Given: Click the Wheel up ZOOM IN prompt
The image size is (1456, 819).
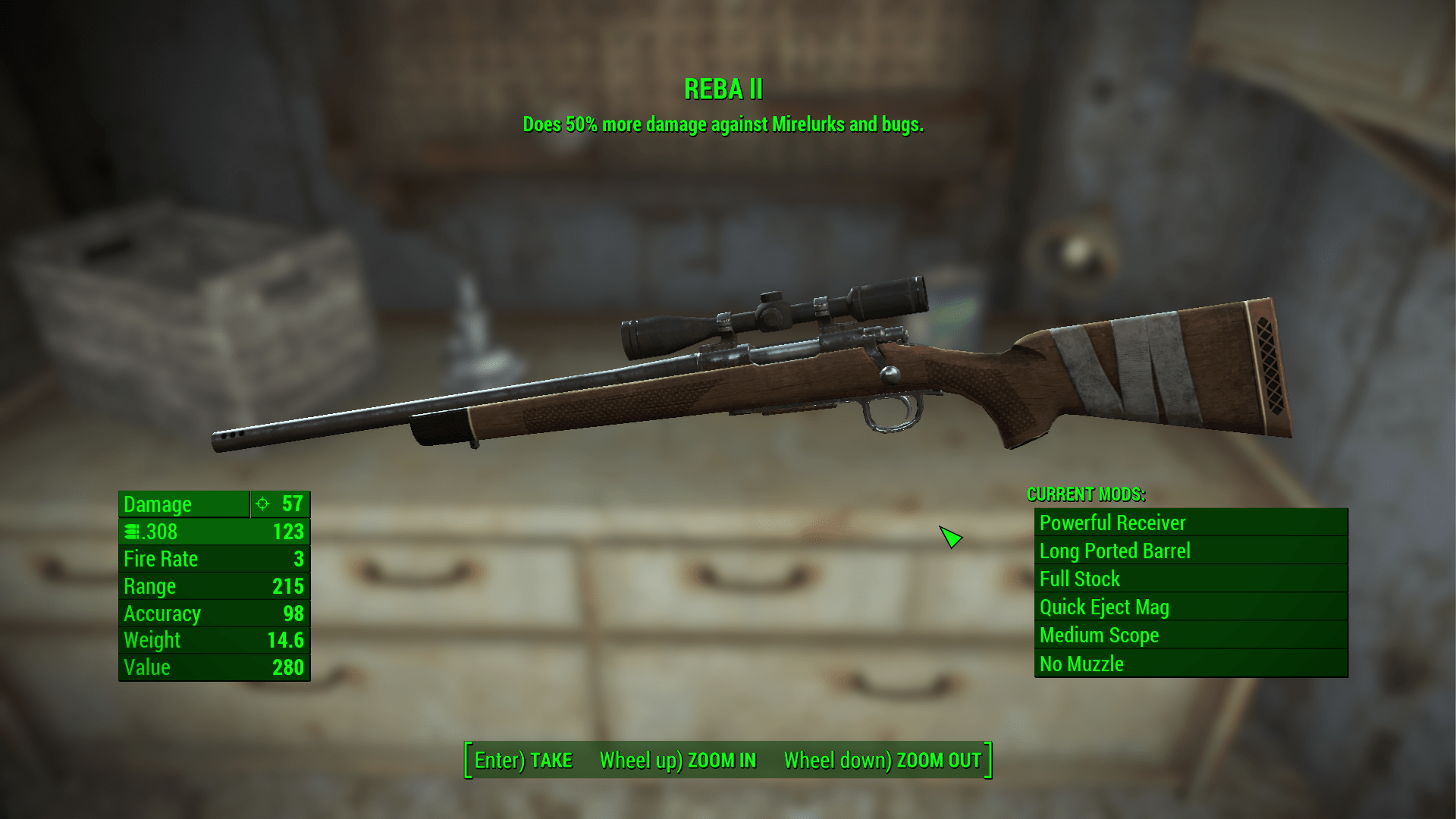Looking at the screenshot, I should point(677,760).
